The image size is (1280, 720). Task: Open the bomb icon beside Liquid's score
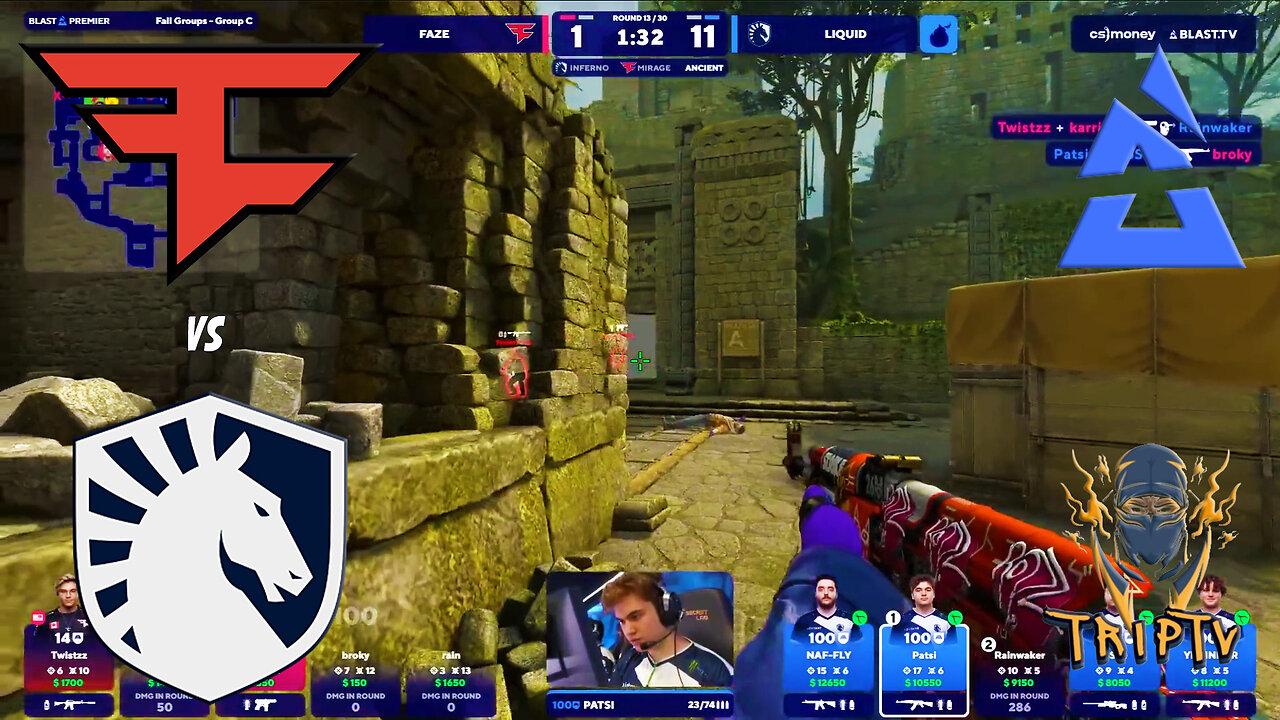tap(938, 34)
